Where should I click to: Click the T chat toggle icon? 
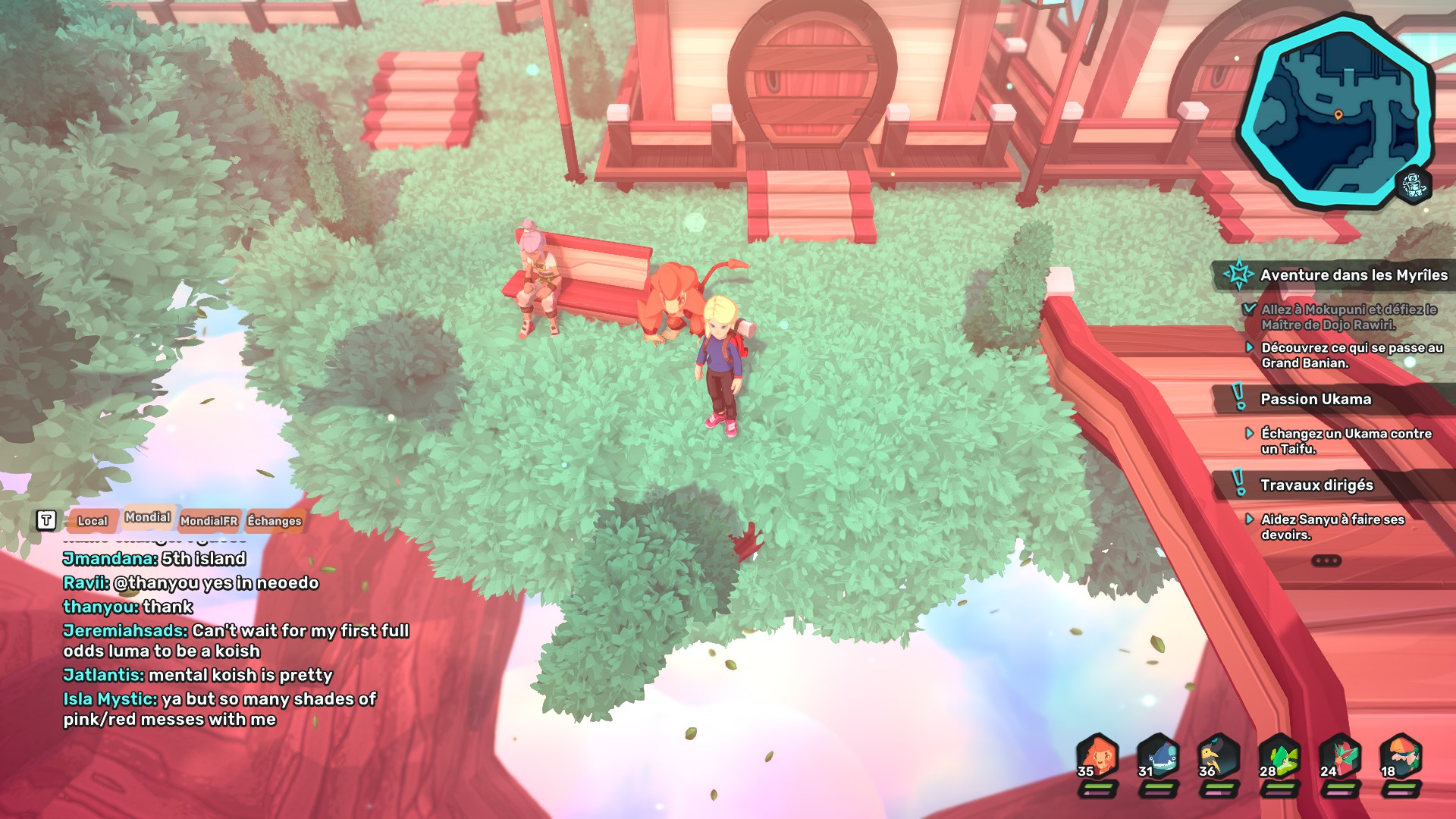pos(46,520)
